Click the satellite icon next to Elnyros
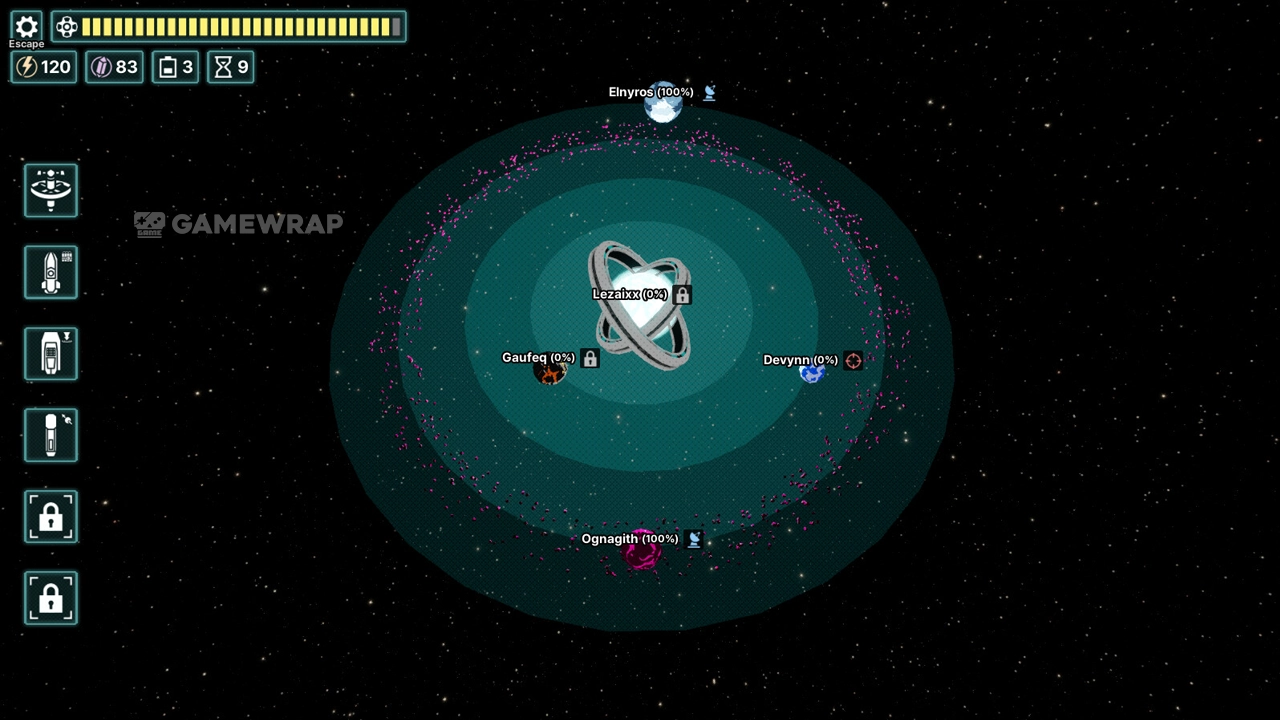This screenshot has width=1280, height=720. point(709,93)
